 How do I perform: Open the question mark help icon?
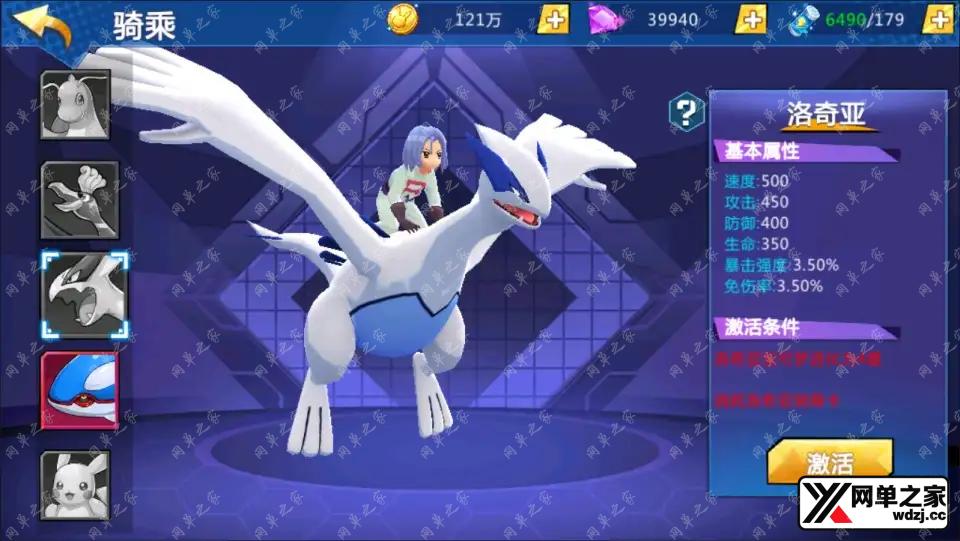(685, 111)
